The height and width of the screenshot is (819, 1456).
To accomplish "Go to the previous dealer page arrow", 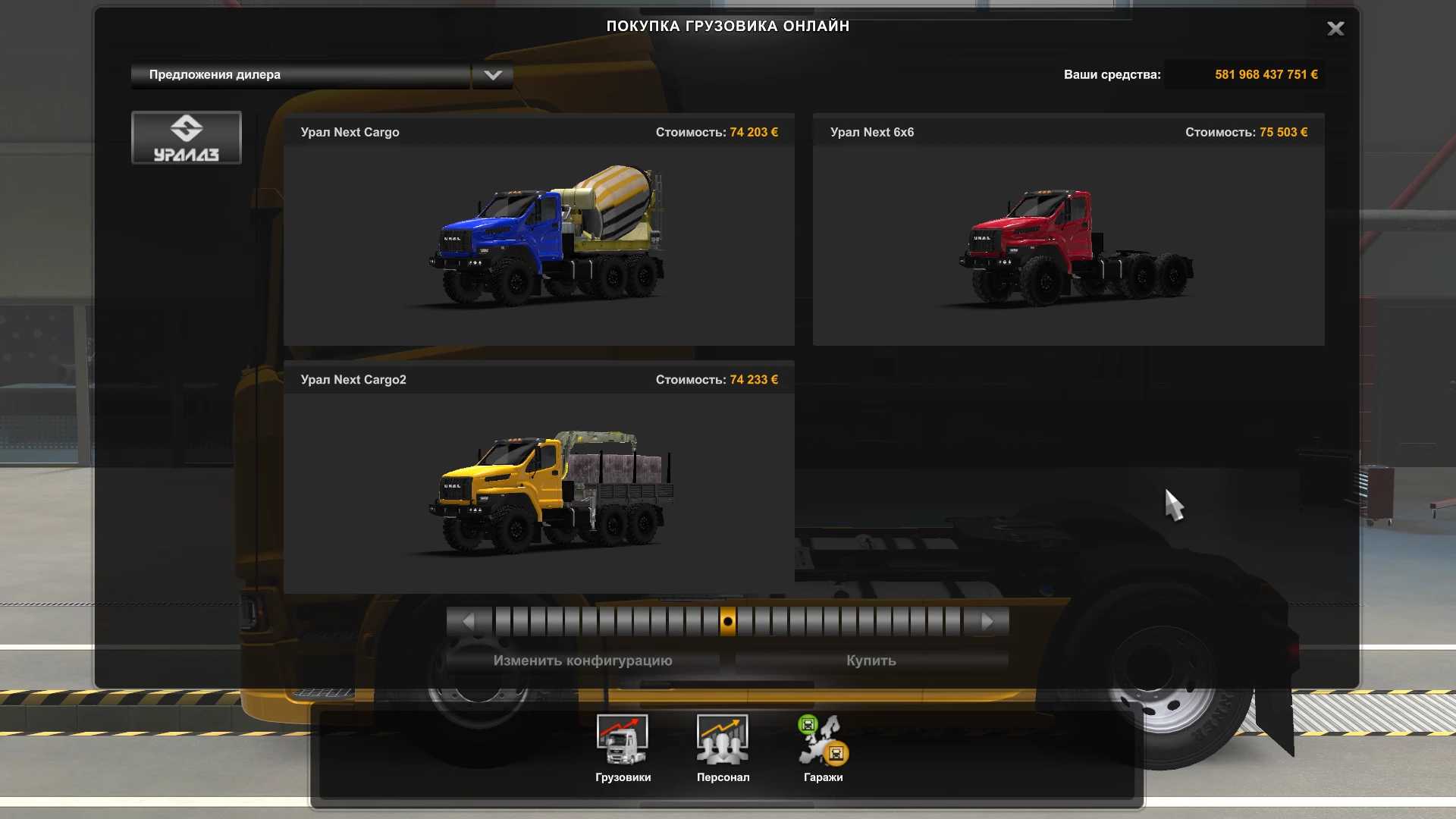I will pyautogui.click(x=468, y=622).
